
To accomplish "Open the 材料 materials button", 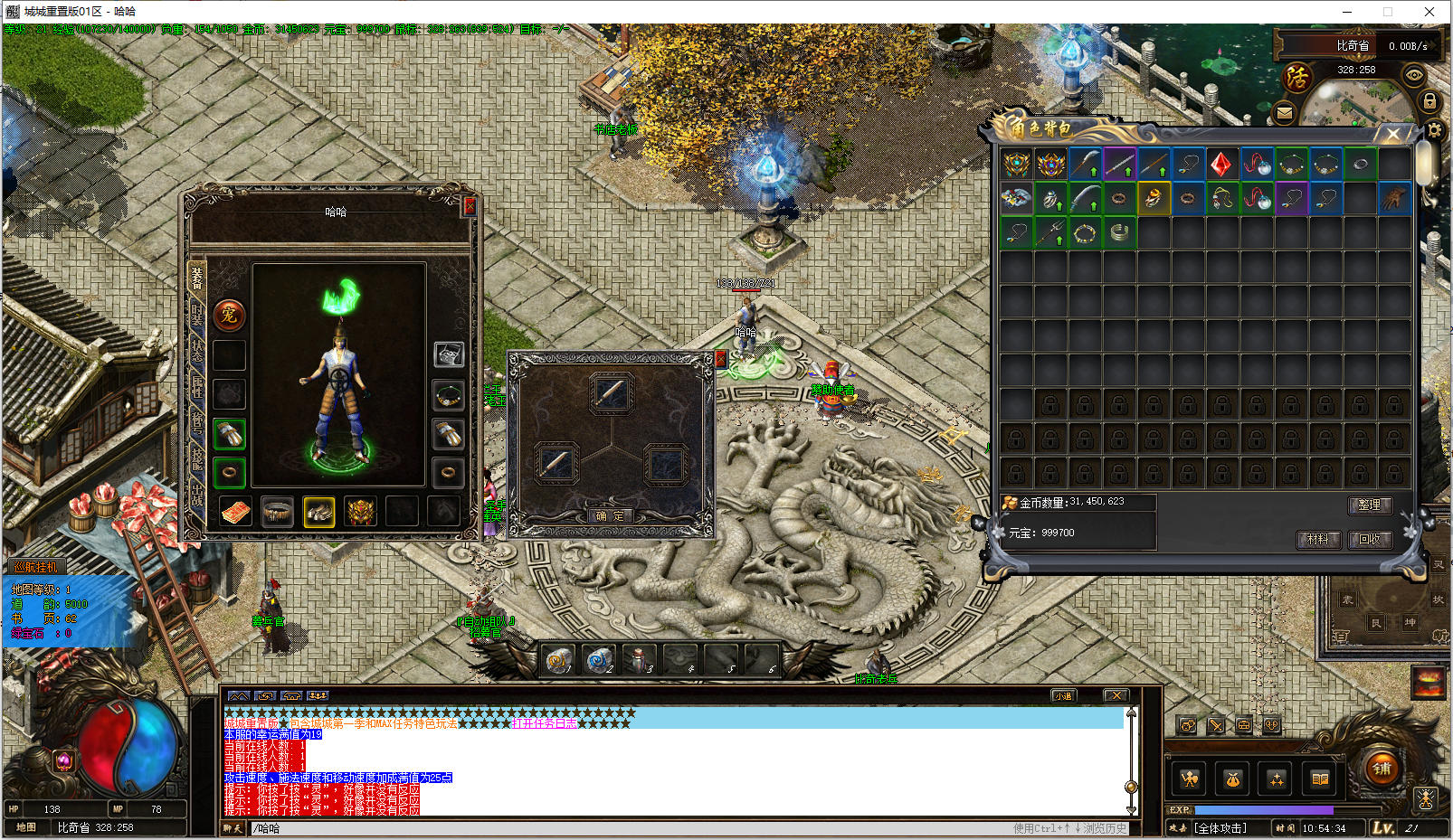I will click(1317, 539).
